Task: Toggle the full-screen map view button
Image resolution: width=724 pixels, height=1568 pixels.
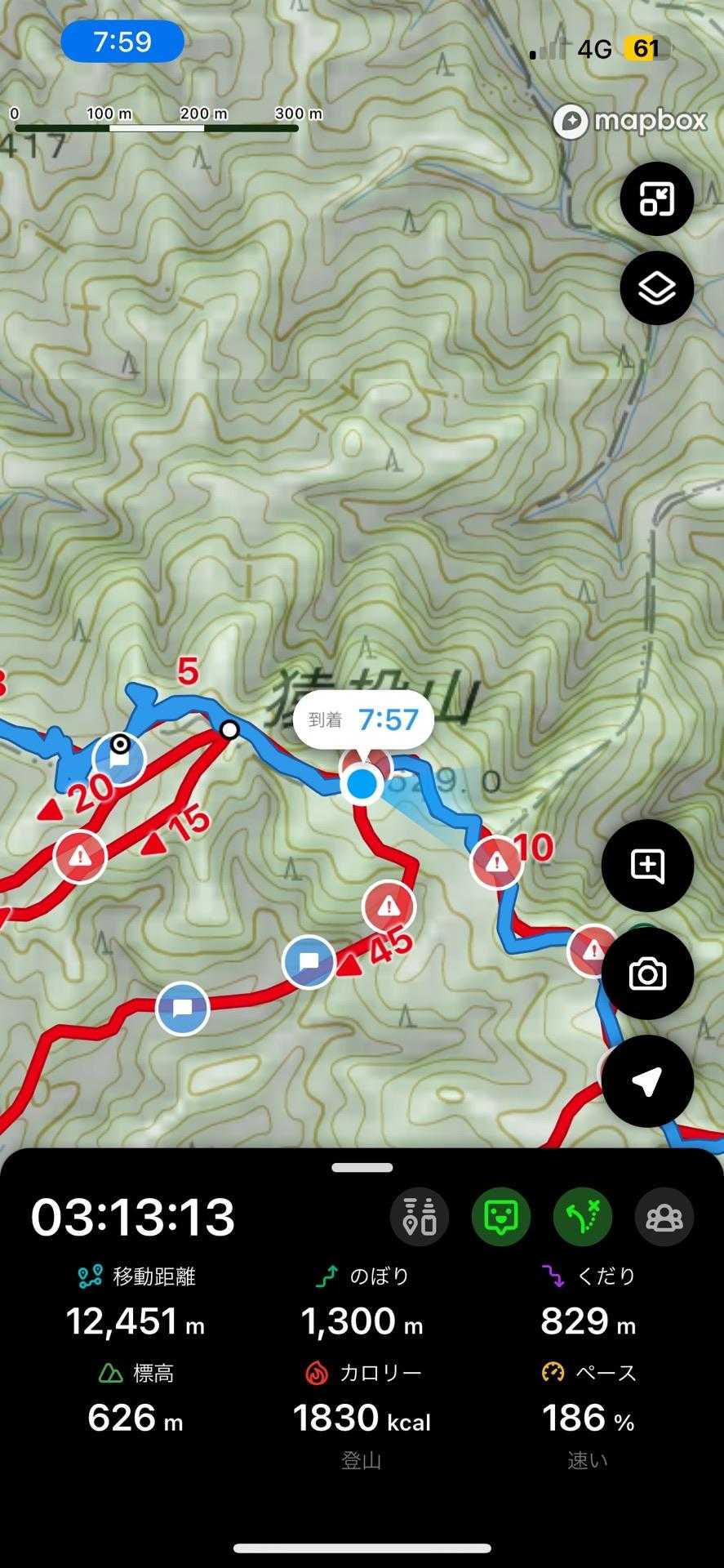Action: pyautogui.click(x=656, y=198)
